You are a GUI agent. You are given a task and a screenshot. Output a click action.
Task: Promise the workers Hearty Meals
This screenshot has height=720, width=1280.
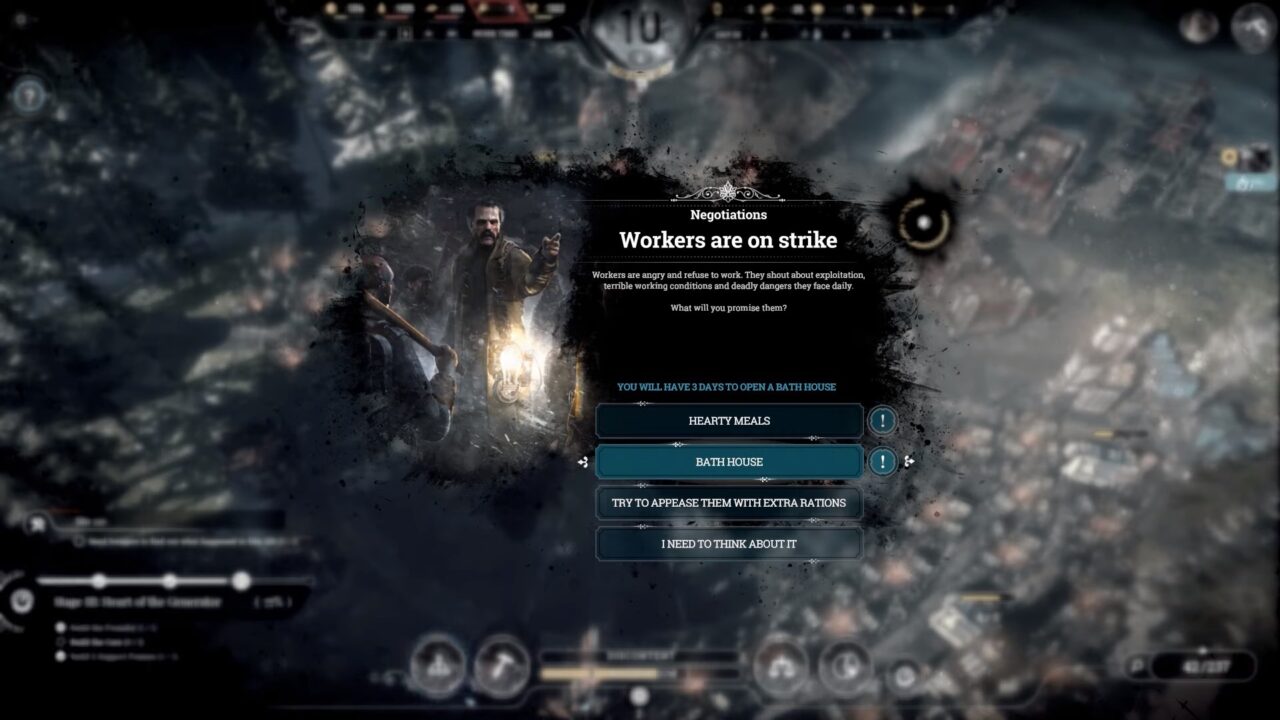click(x=729, y=421)
